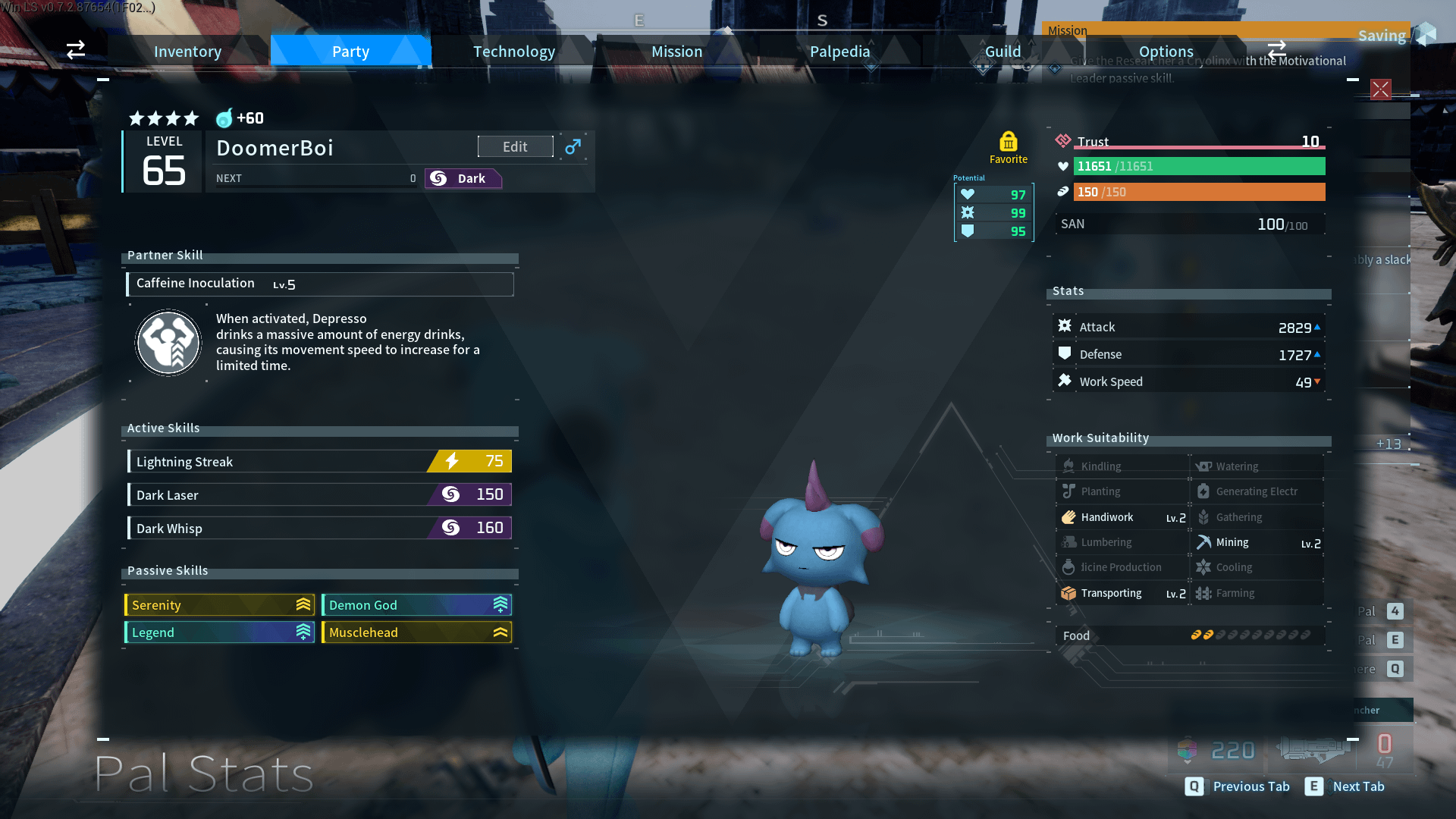
Task: Go to the Mission tab
Action: tap(676, 52)
